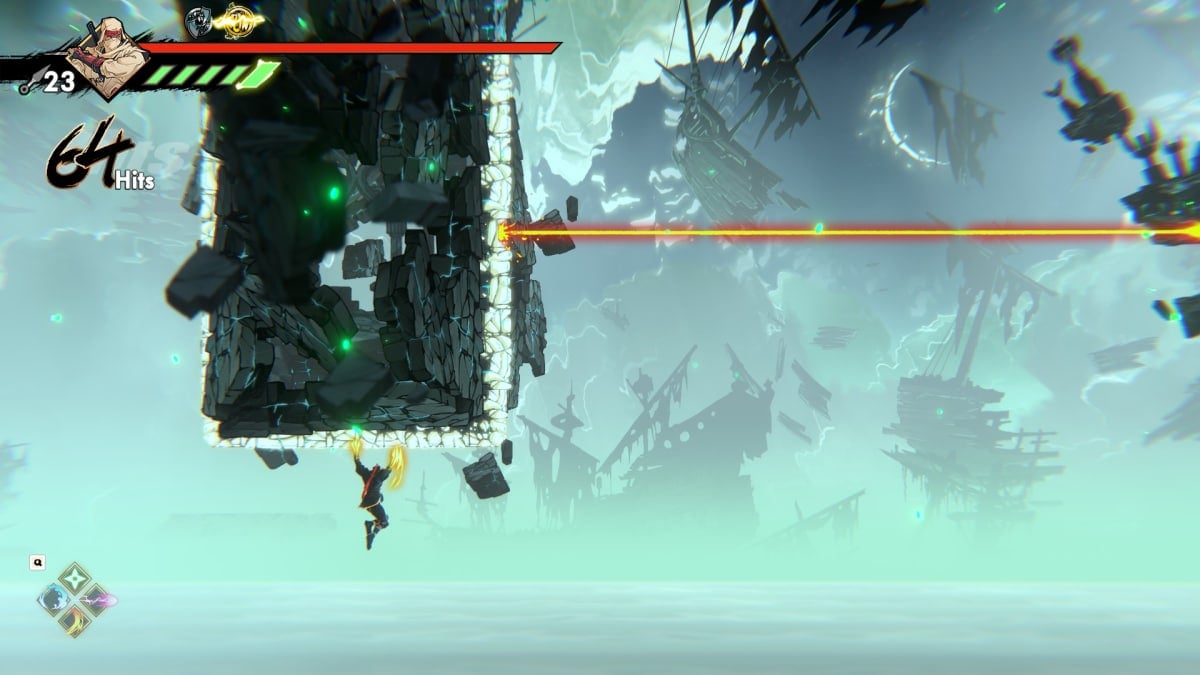Trigger the orange fire crescent ninpo

tap(76, 622)
